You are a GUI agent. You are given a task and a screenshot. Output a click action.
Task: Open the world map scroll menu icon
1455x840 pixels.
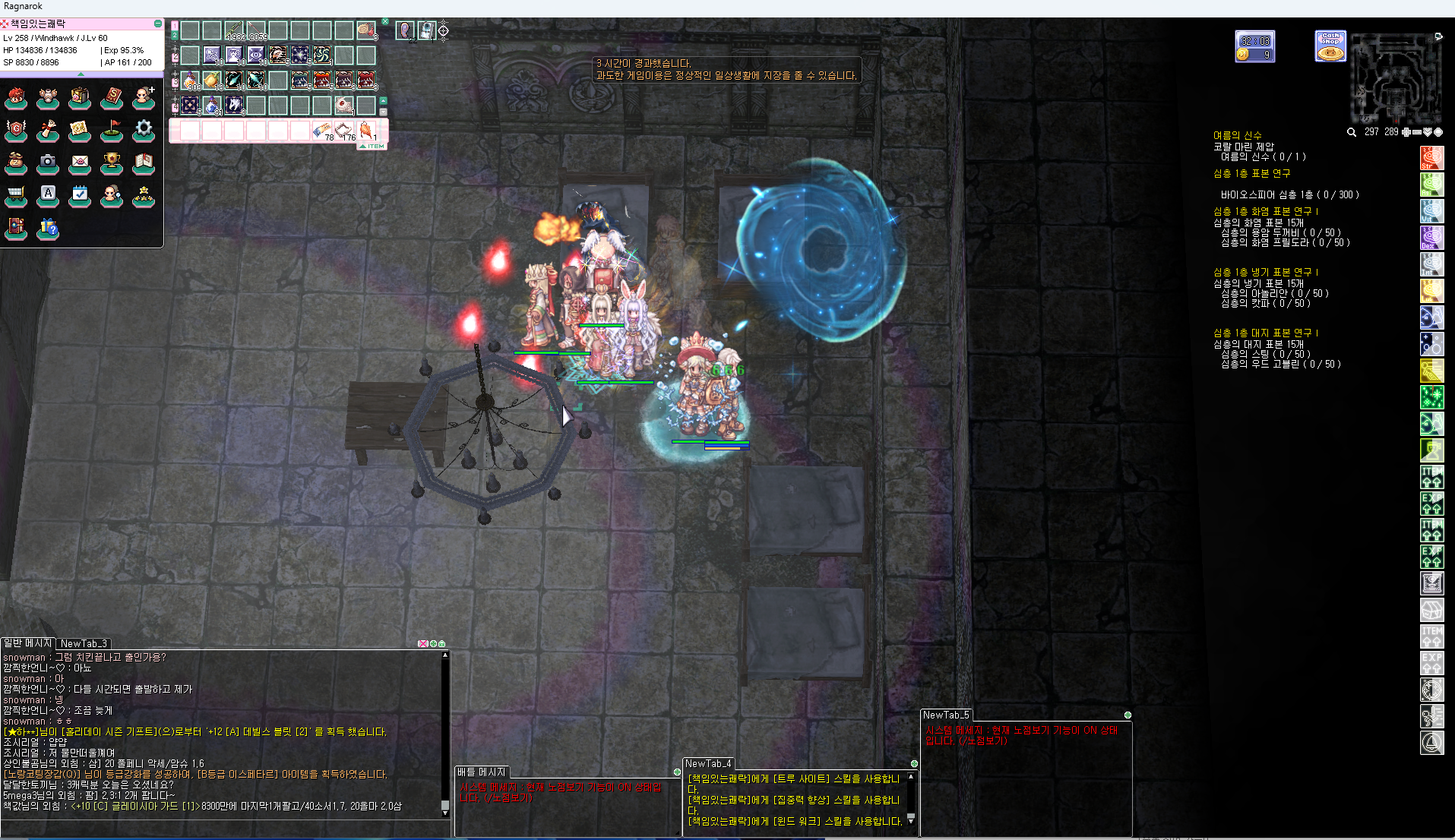(80, 130)
